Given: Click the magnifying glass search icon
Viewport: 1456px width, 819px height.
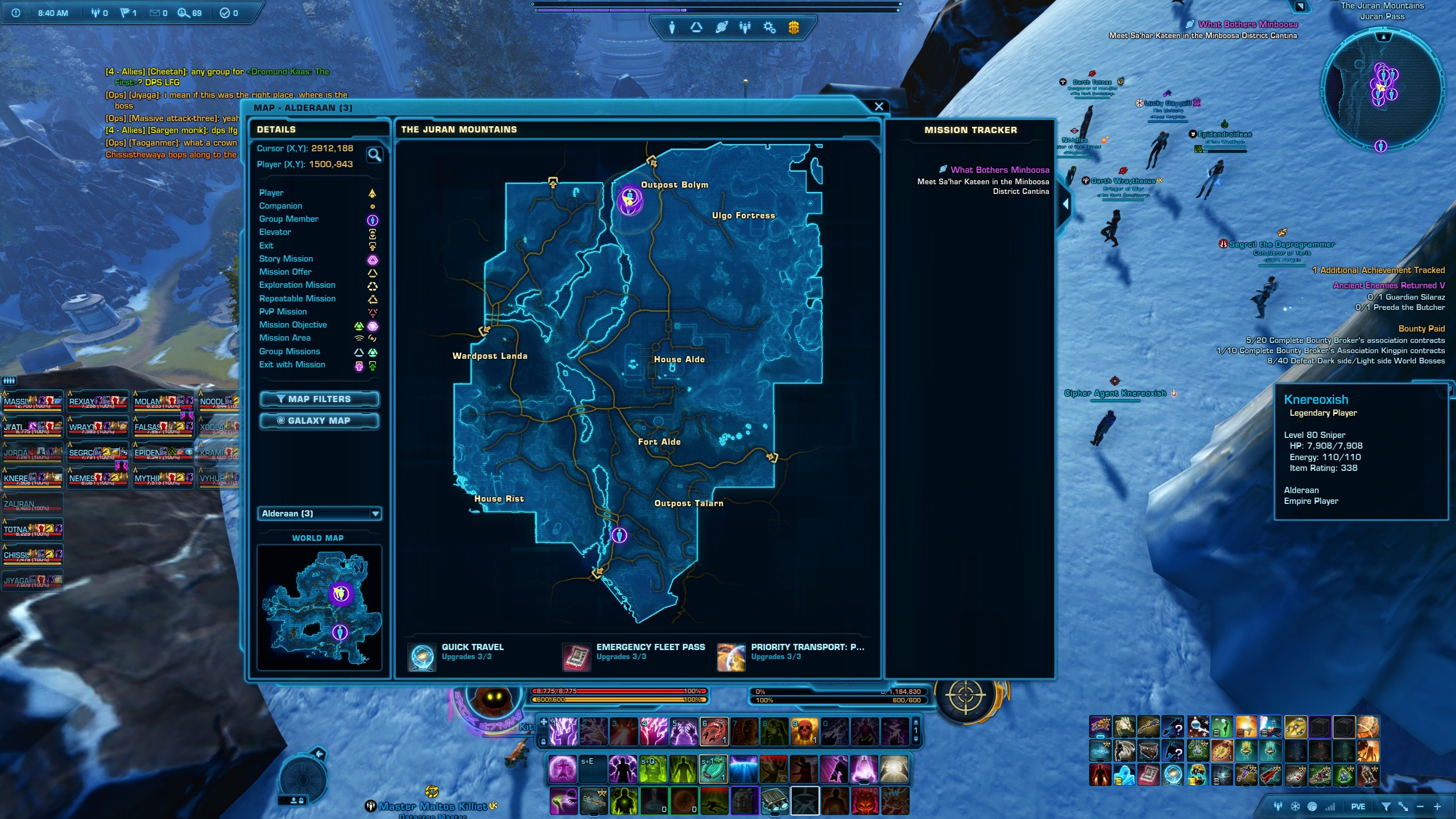Looking at the screenshot, I should (374, 155).
